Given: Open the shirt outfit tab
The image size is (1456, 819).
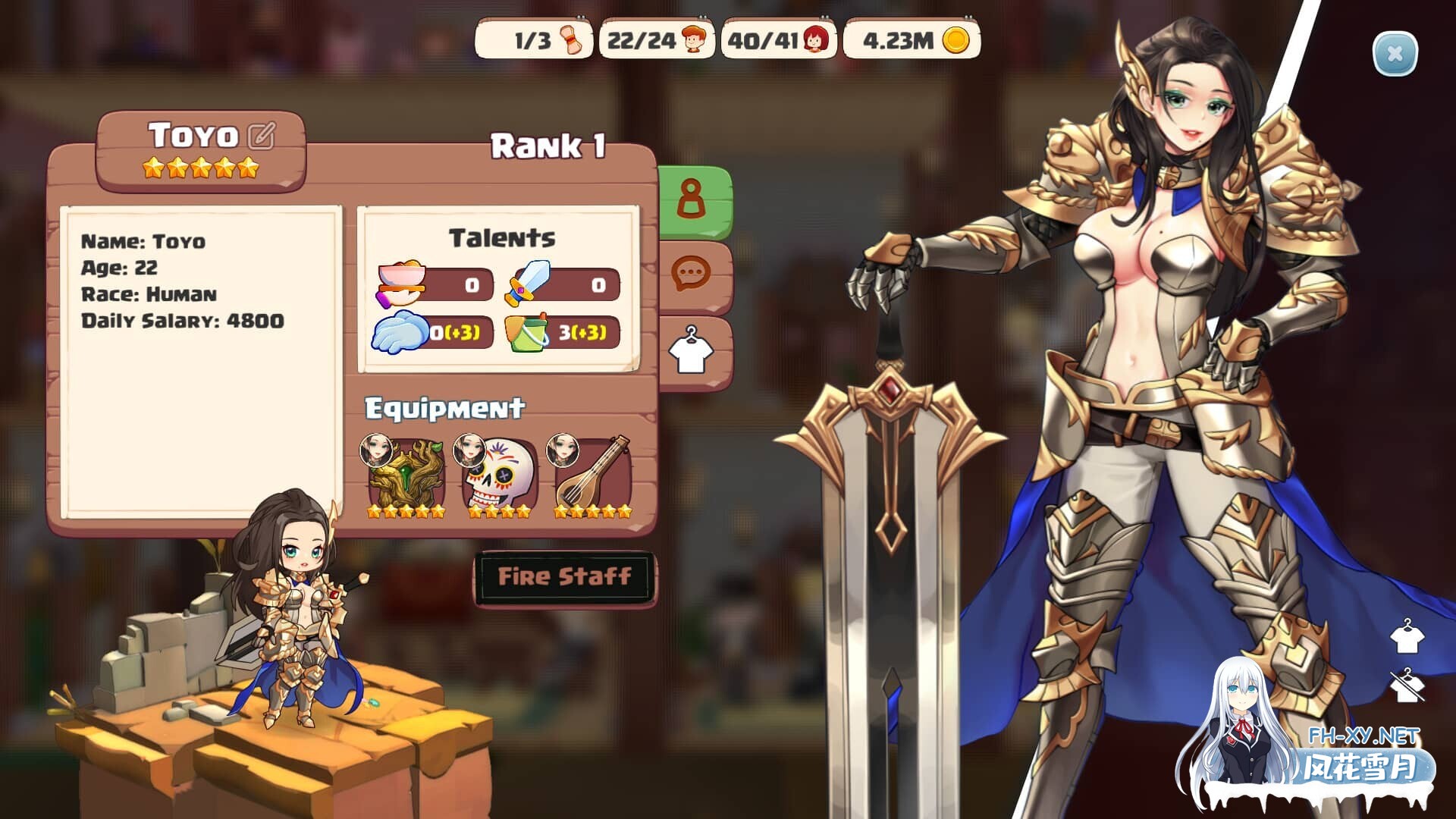Looking at the screenshot, I should (x=692, y=350).
